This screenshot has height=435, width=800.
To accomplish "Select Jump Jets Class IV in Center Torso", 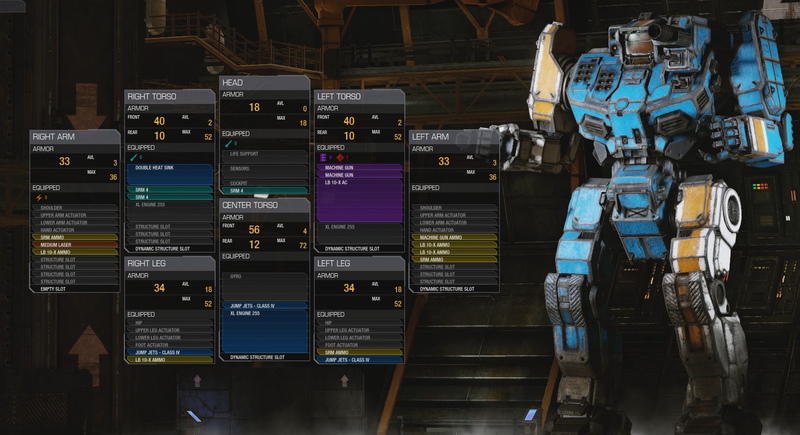I will (263, 305).
